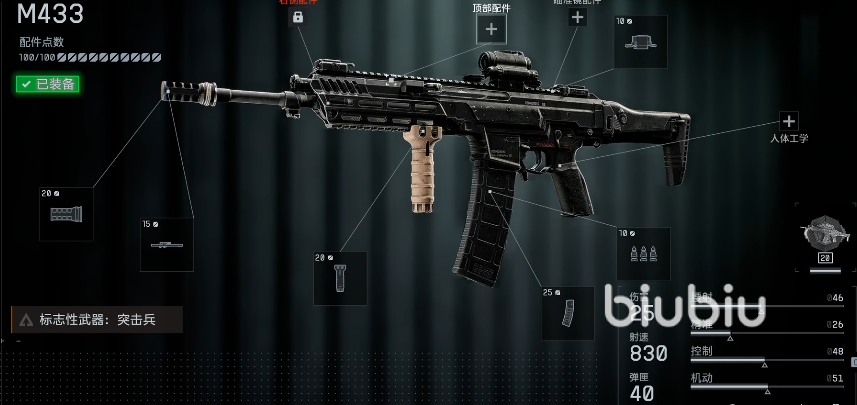Open the ergonomics (人体工学) slot
Screen dimensions: 857x405
[788, 121]
